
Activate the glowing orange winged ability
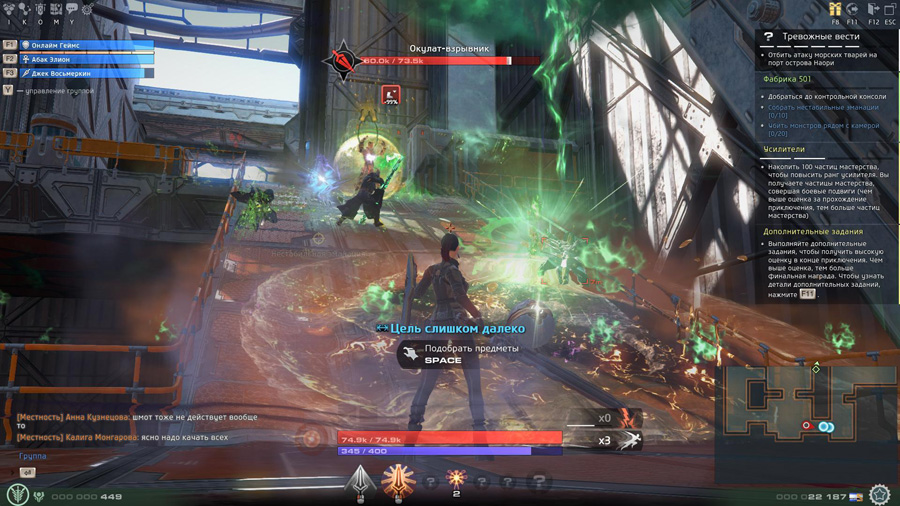(x=398, y=481)
